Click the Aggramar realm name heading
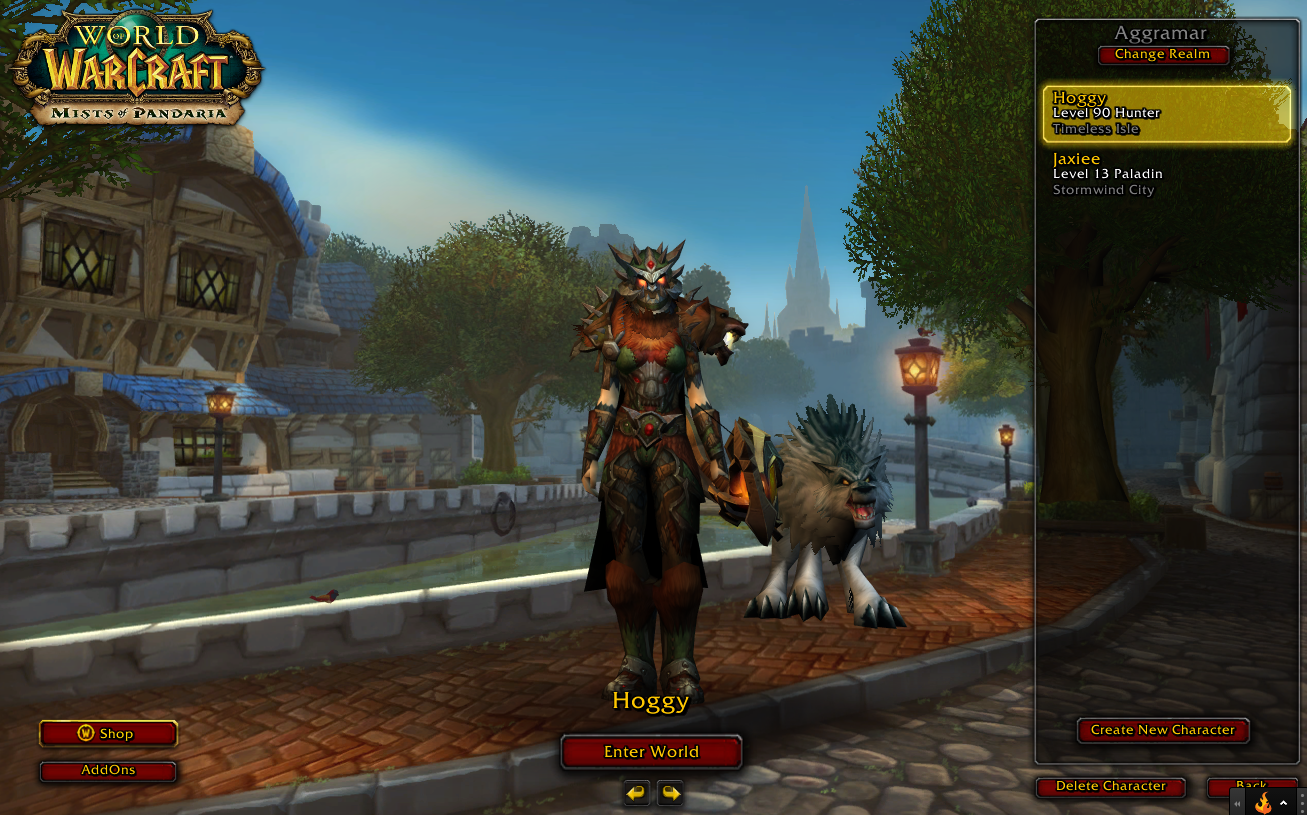The image size is (1307, 815). pos(1163,33)
